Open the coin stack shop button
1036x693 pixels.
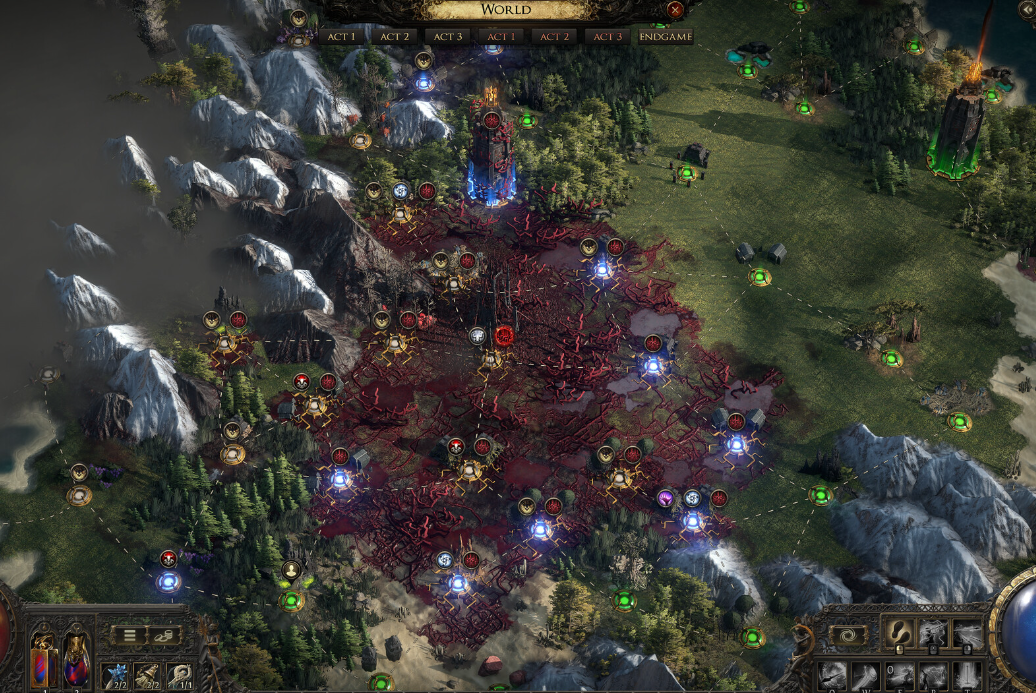click(164, 634)
